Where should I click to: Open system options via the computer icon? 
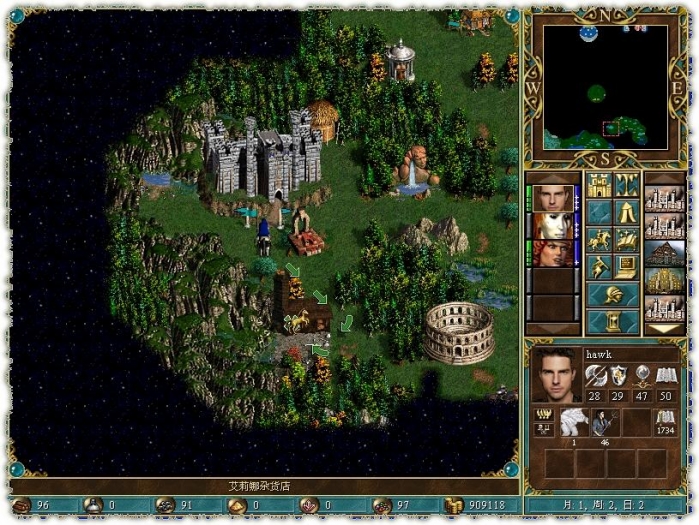tap(627, 267)
